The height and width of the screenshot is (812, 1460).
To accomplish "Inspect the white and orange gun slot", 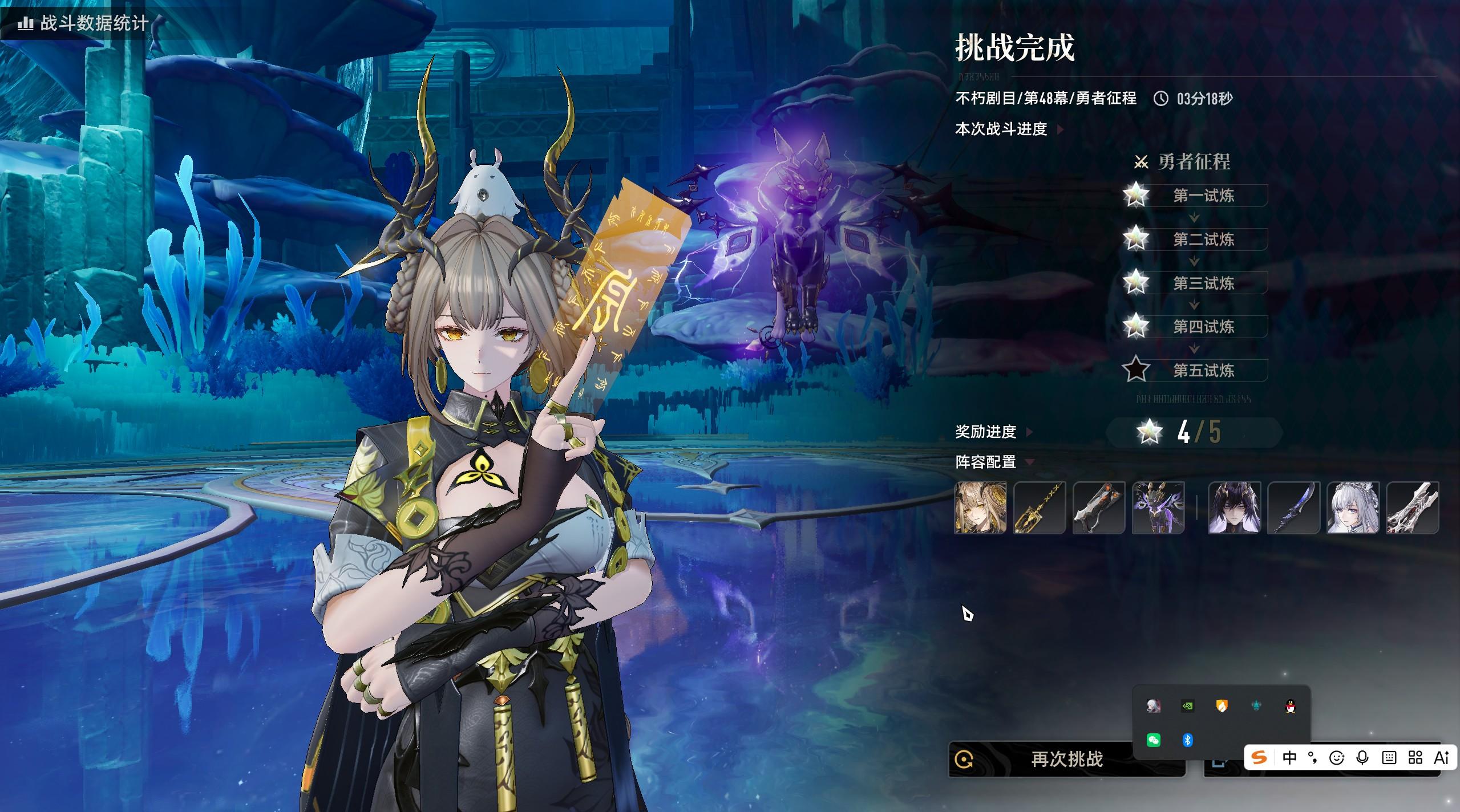I will click(x=1099, y=507).
